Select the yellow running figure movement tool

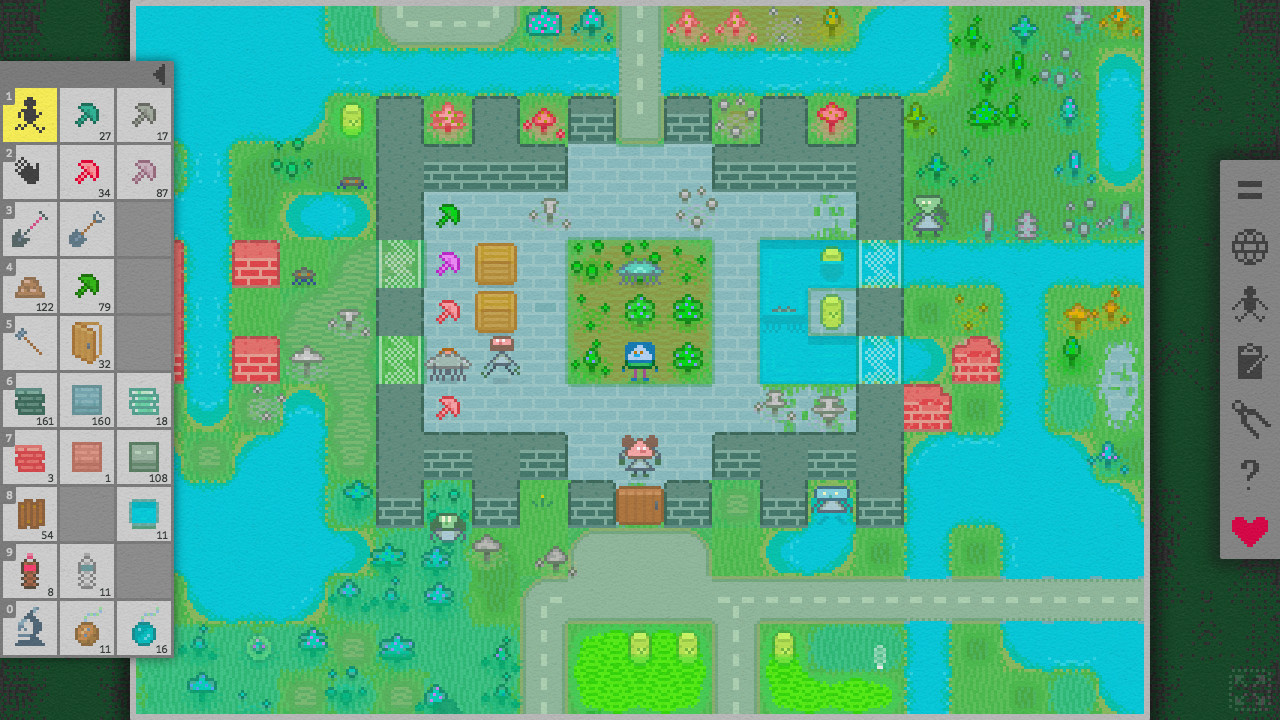click(30, 114)
